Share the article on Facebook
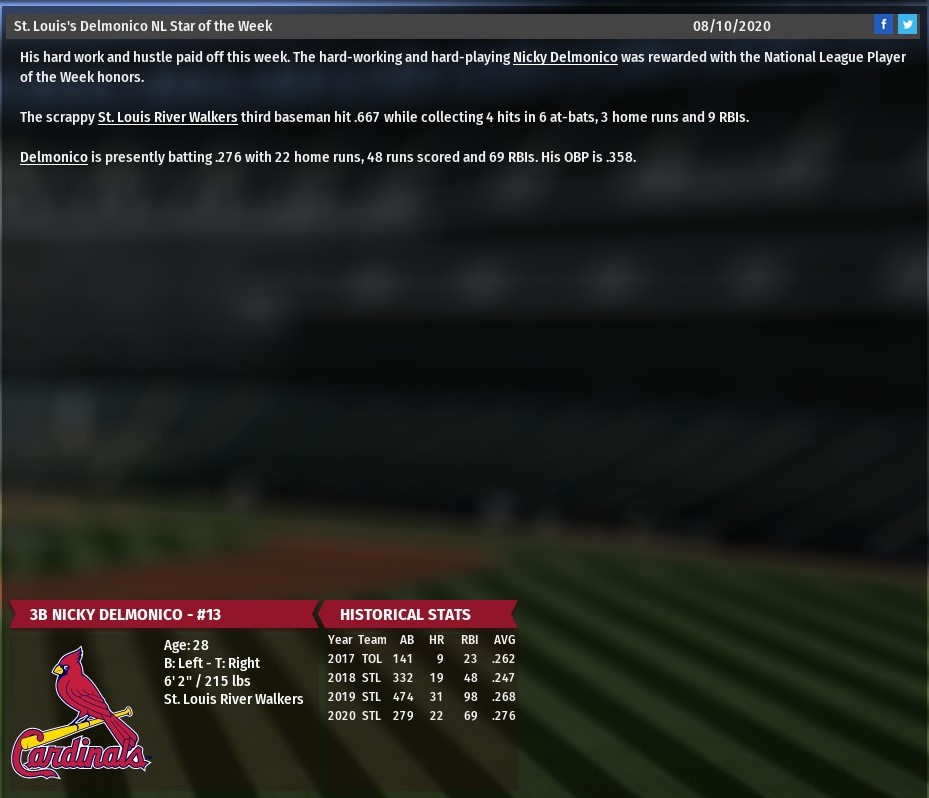The height and width of the screenshot is (798, 929). click(883, 25)
